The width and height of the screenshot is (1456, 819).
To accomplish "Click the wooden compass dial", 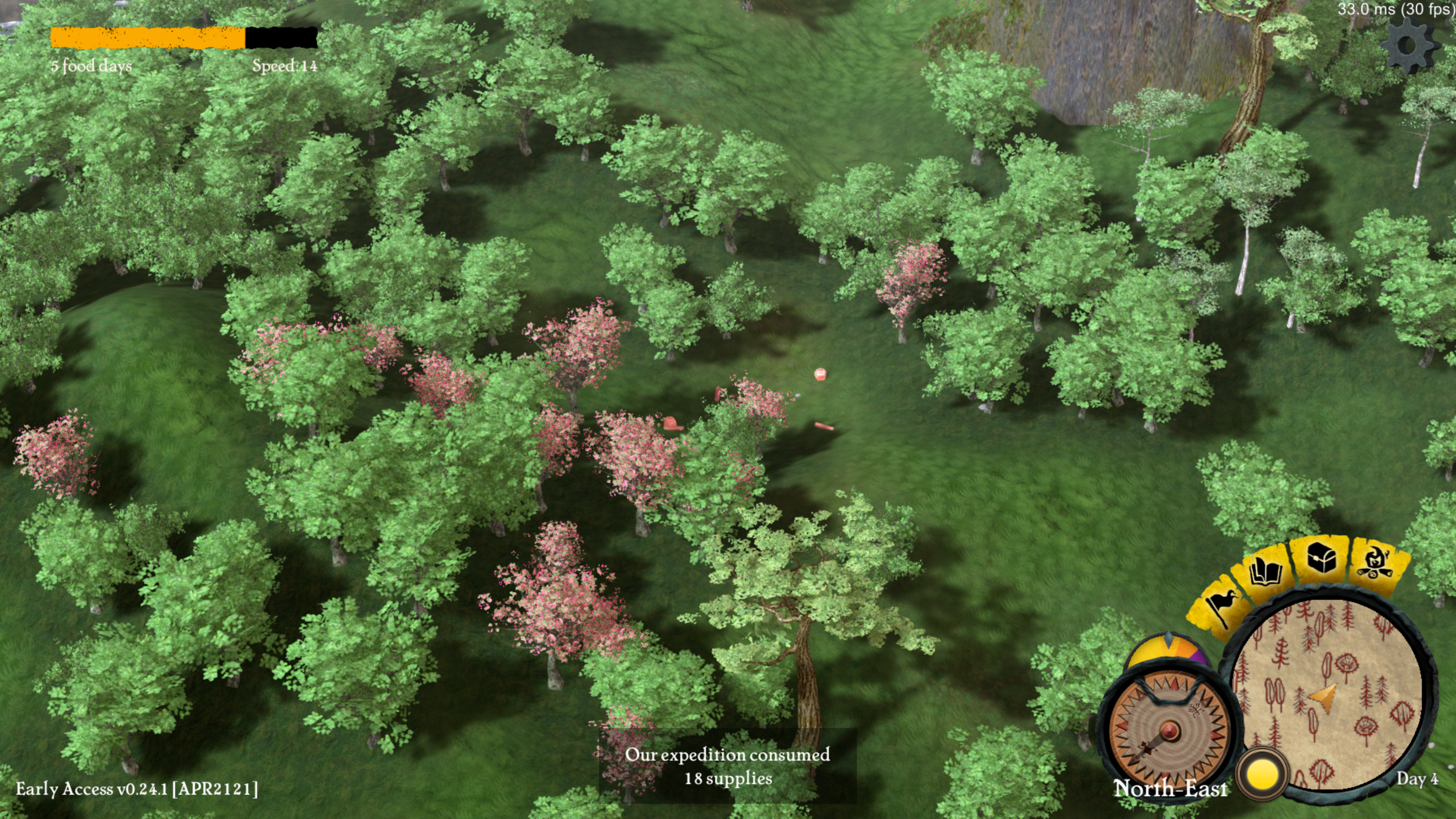I will click(x=1168, y=728).
